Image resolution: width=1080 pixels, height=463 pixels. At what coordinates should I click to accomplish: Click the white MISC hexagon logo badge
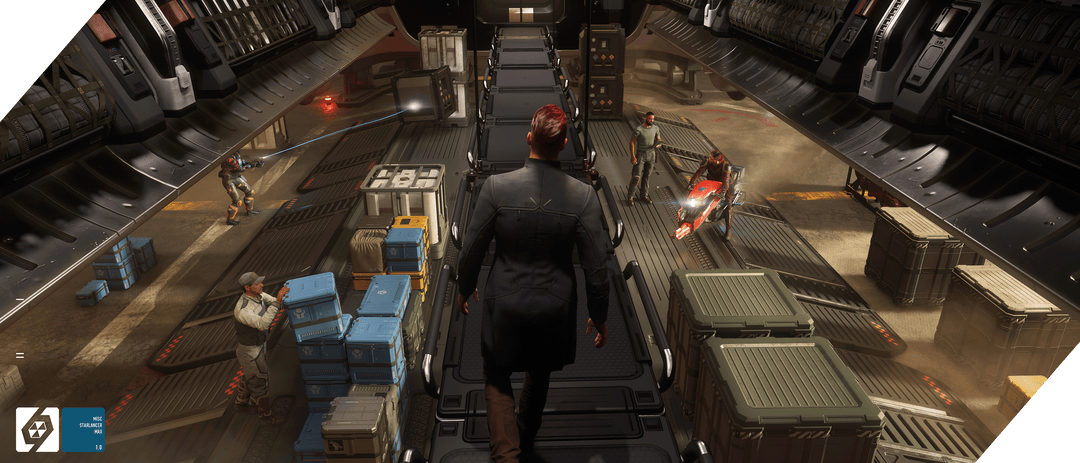[x=38, y=429]
